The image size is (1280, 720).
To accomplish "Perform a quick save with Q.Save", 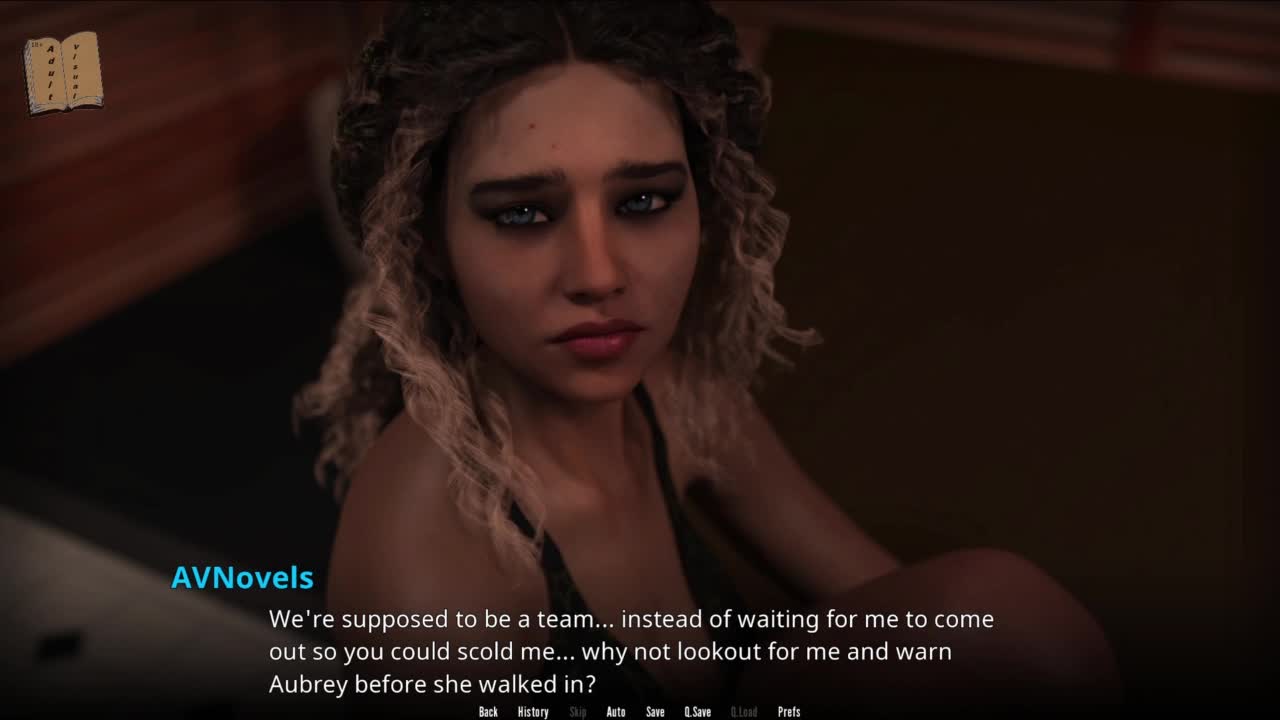I will [697, 712].
